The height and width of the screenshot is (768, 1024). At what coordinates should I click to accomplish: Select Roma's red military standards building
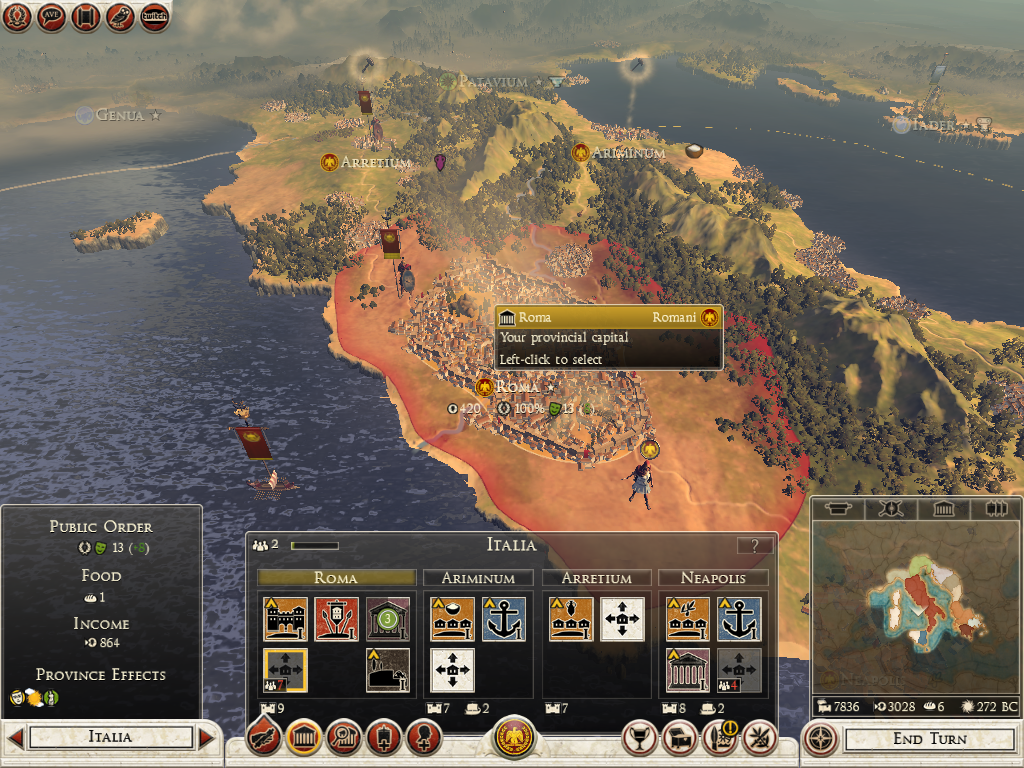coord(336,619)
